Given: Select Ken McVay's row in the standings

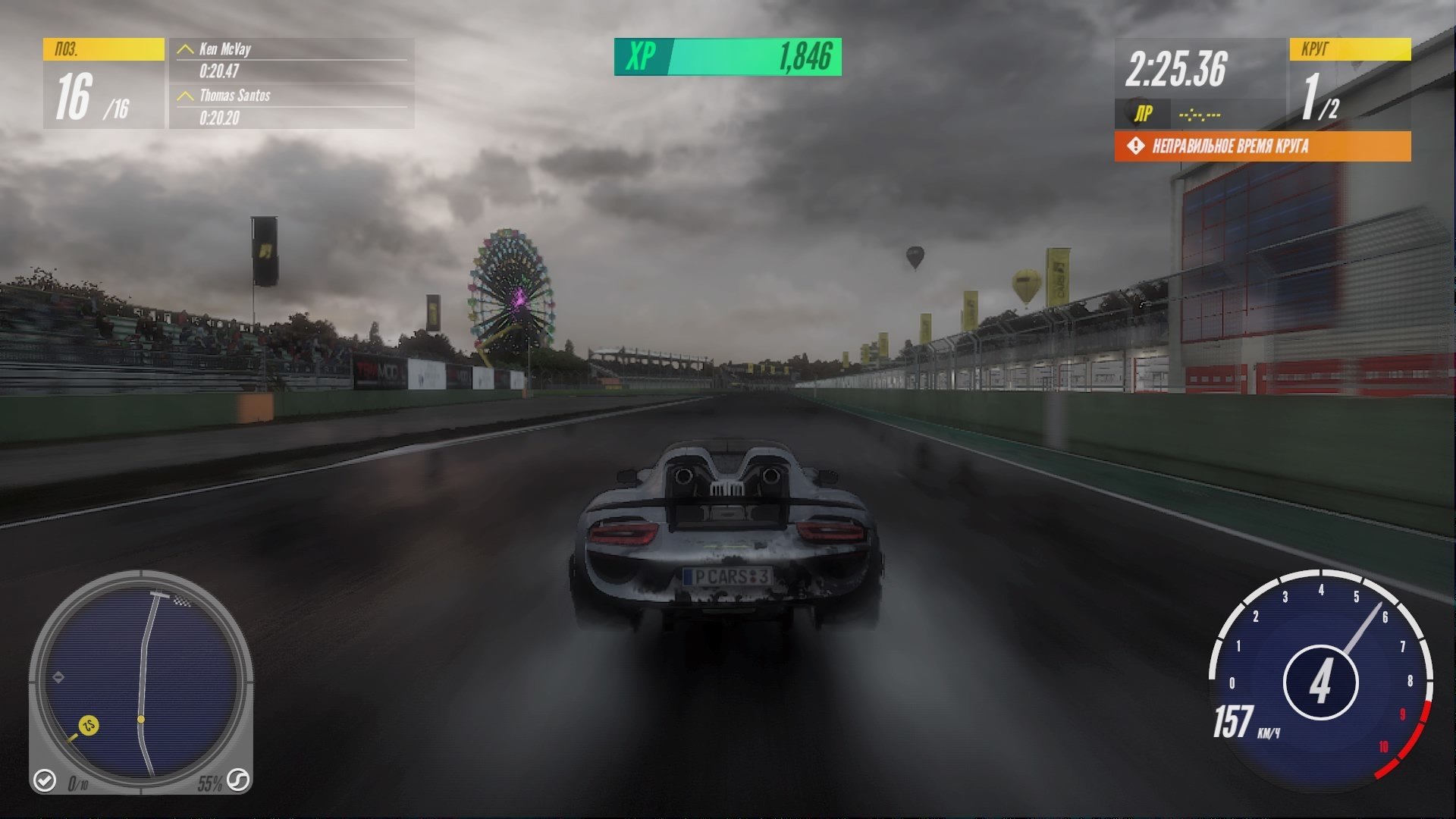Looking at the screenshot, I should point(291,60).
